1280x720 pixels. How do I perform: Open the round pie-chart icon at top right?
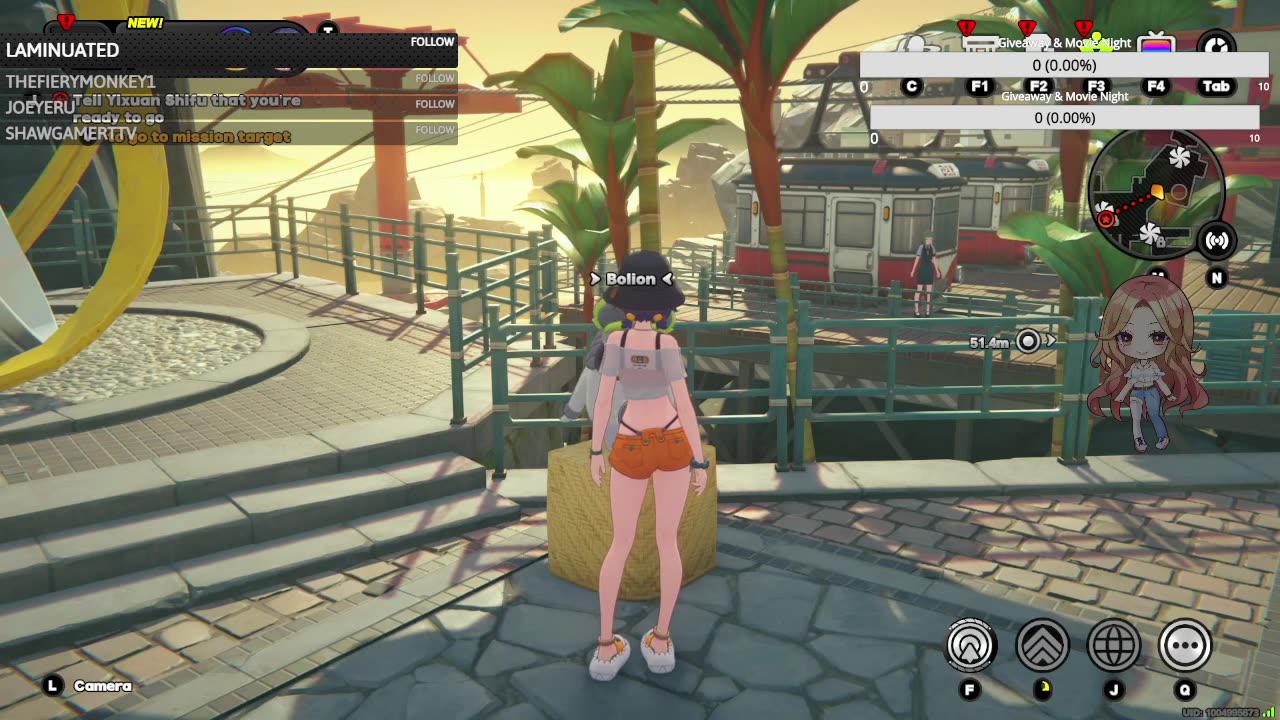tap(1216, 46)
